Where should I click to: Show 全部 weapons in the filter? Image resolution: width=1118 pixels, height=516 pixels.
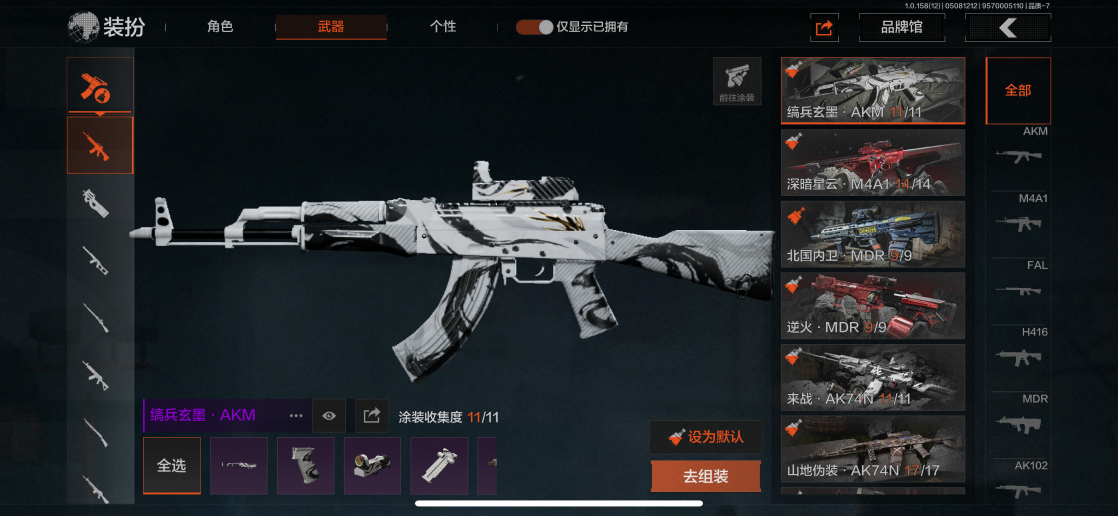click(x=1018, y=90)
